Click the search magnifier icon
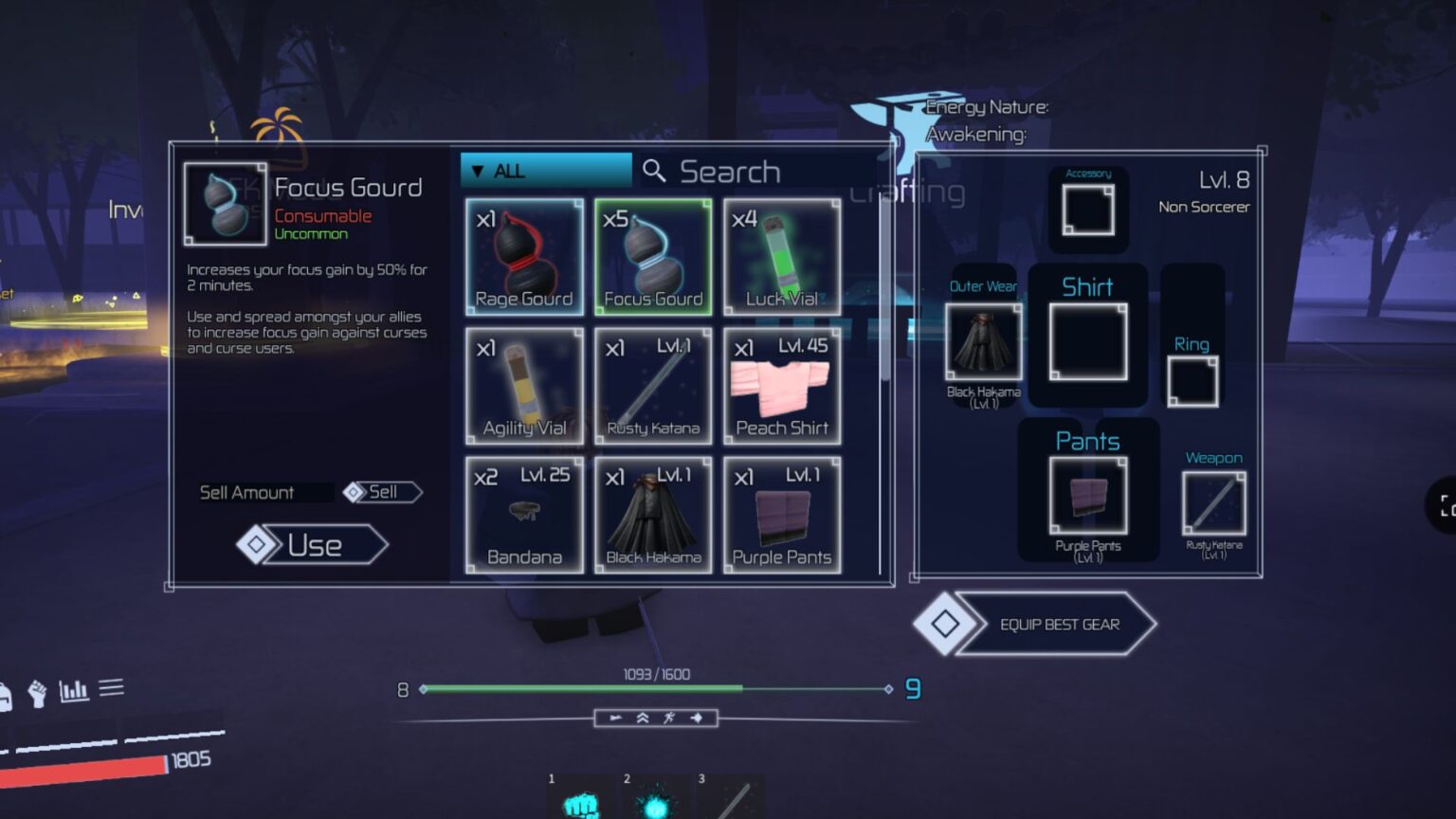Image resolution: width=1456 pixels, height=819 pixels. click(x=654, y=171)
